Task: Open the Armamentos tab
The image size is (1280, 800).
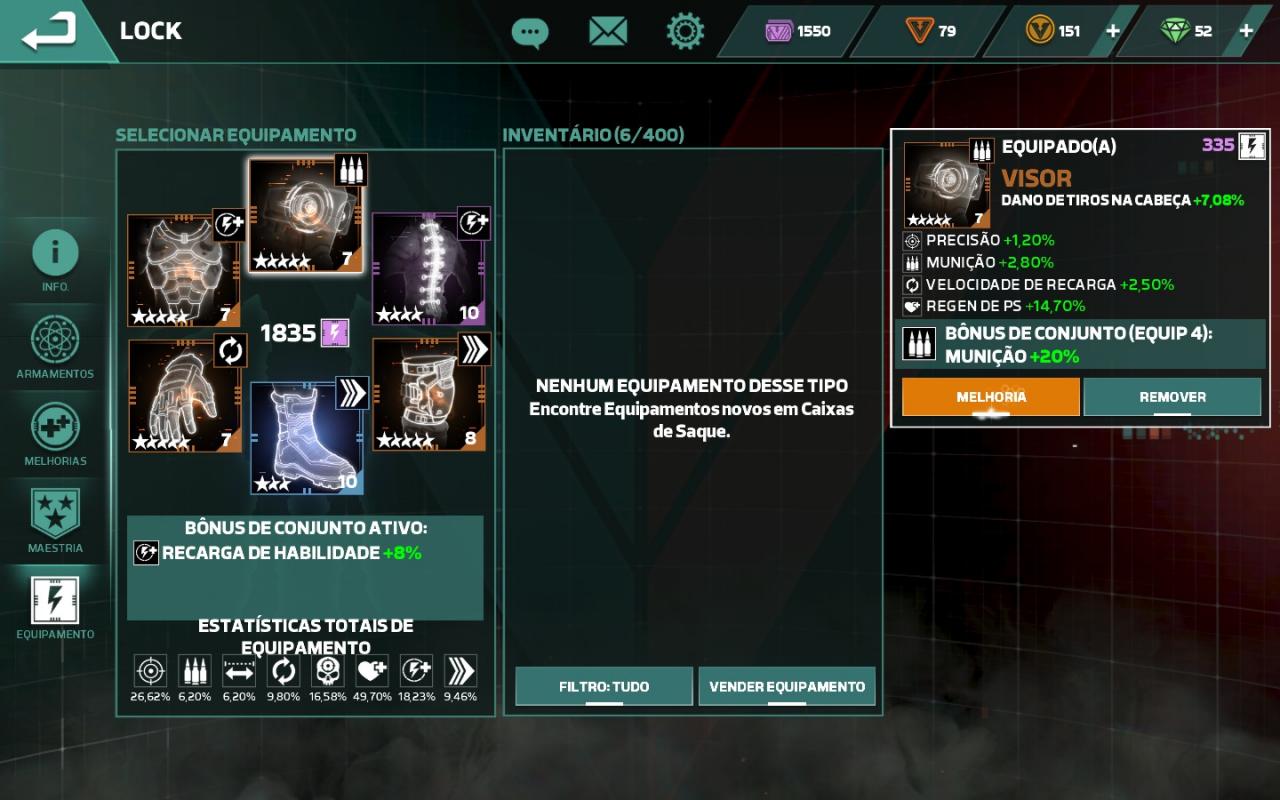Action: pyautogui.click(x=55, y=346)
